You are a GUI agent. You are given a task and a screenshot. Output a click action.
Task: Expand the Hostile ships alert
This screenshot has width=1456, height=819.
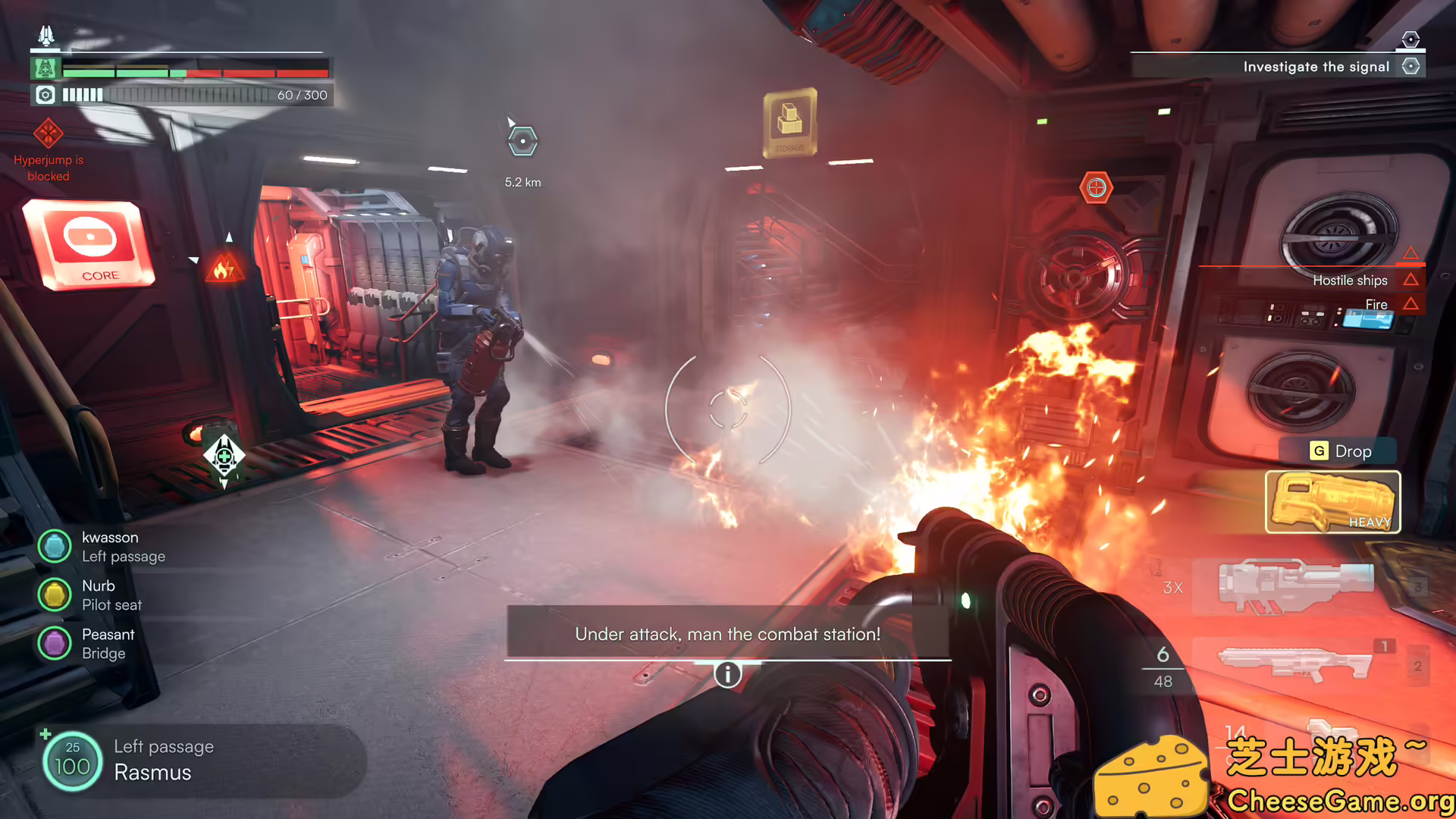(x=1350, y=280)
